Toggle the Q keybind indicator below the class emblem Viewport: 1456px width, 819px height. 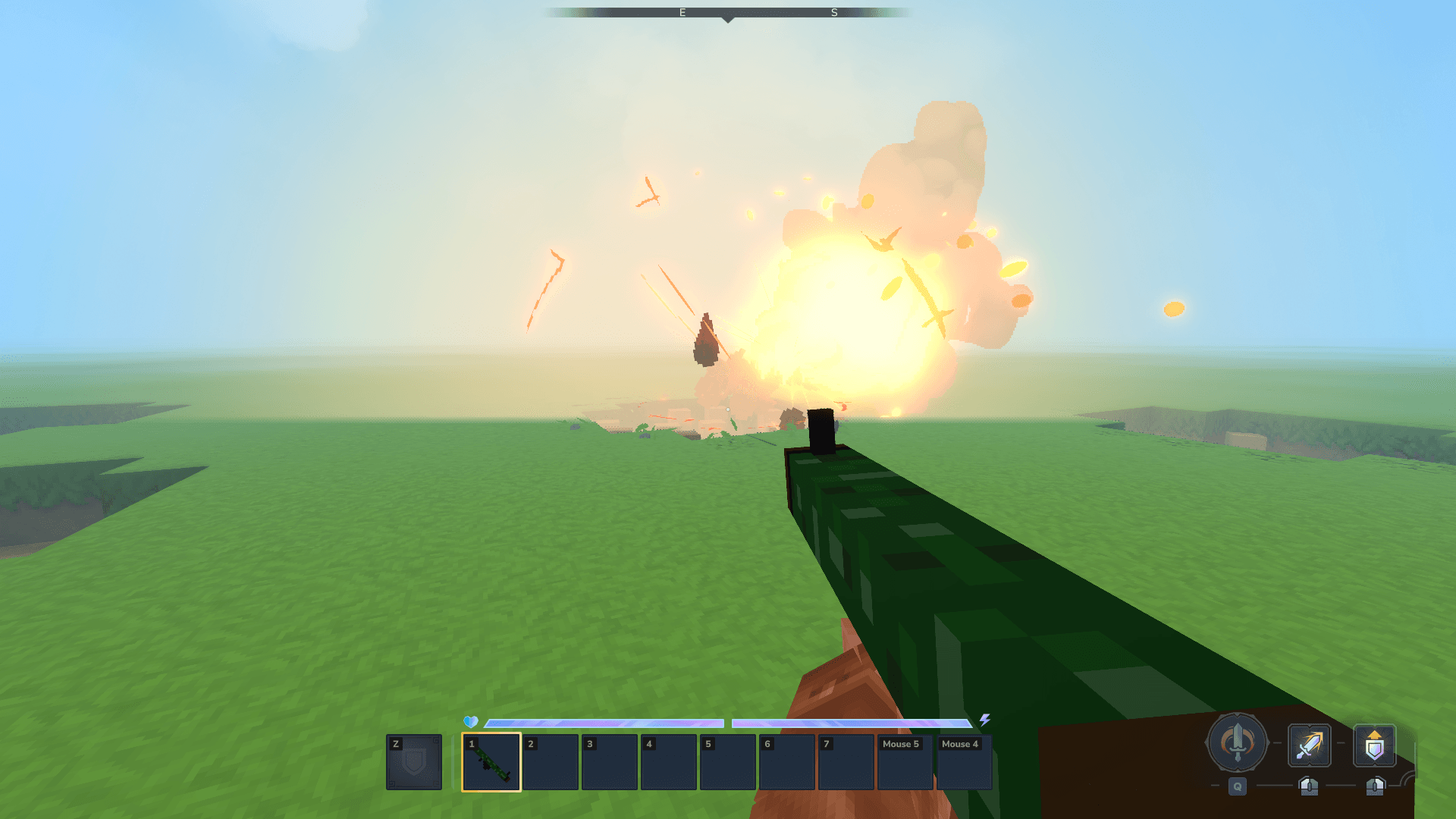1236,787
